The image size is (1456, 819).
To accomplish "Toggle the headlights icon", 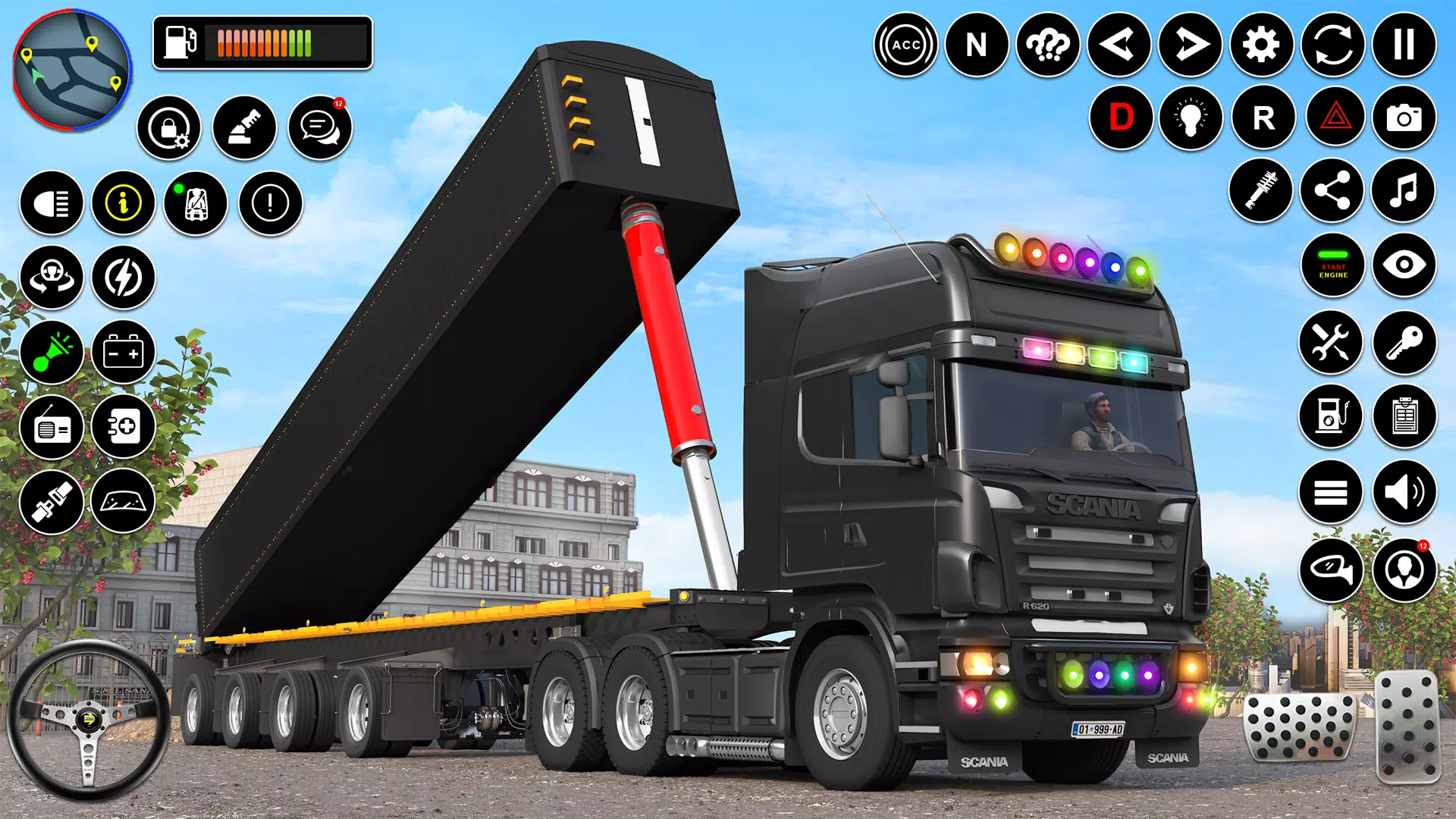I will tap(52, 202).
